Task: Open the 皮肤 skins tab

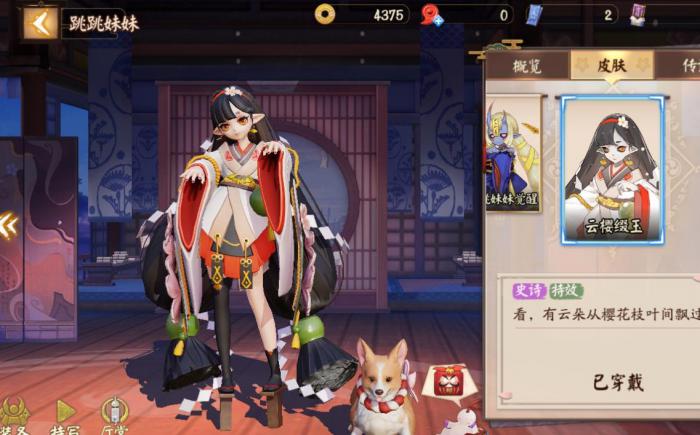Action: (x=612, y=65)
